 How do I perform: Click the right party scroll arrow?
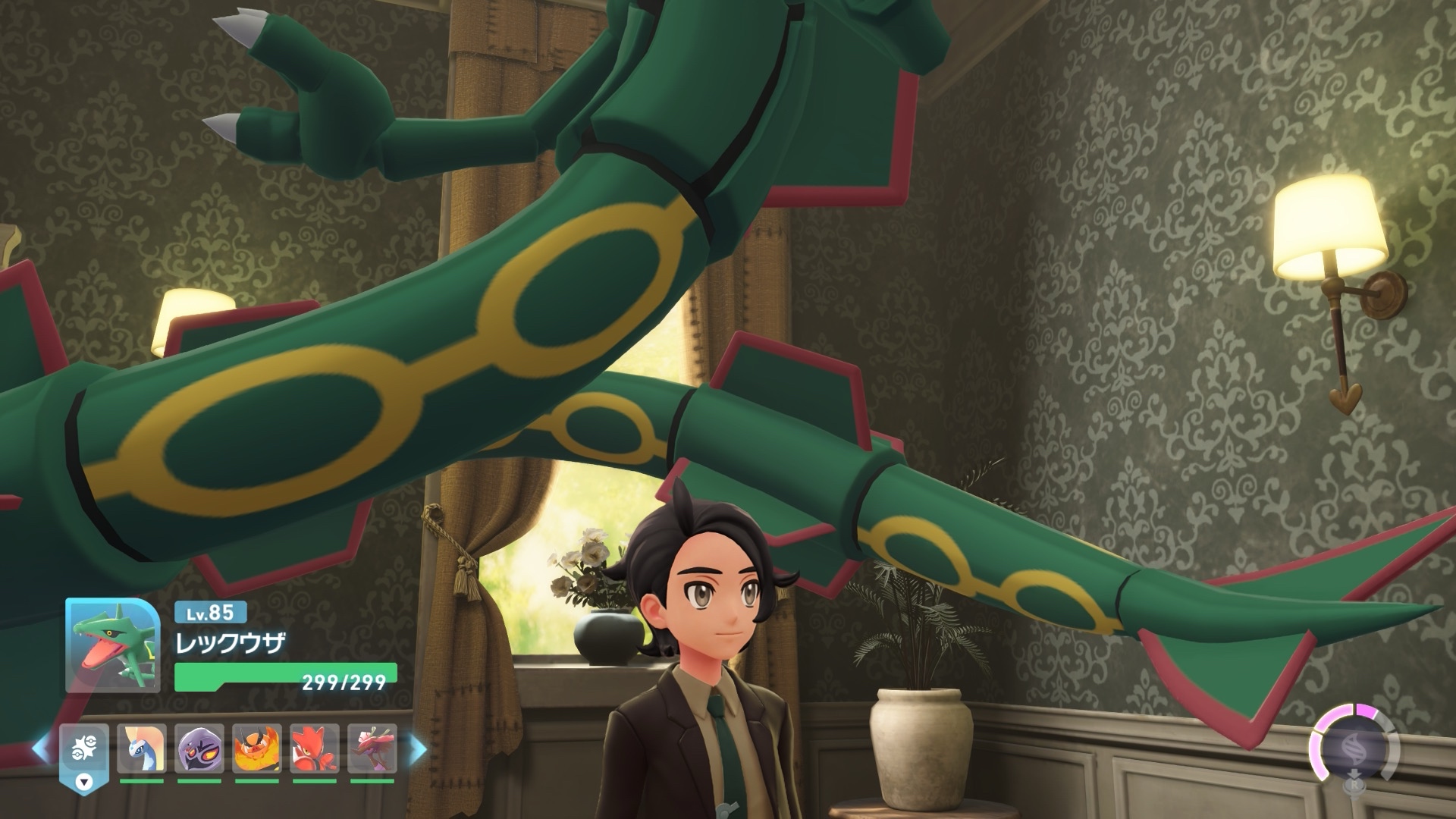[418, 749]
